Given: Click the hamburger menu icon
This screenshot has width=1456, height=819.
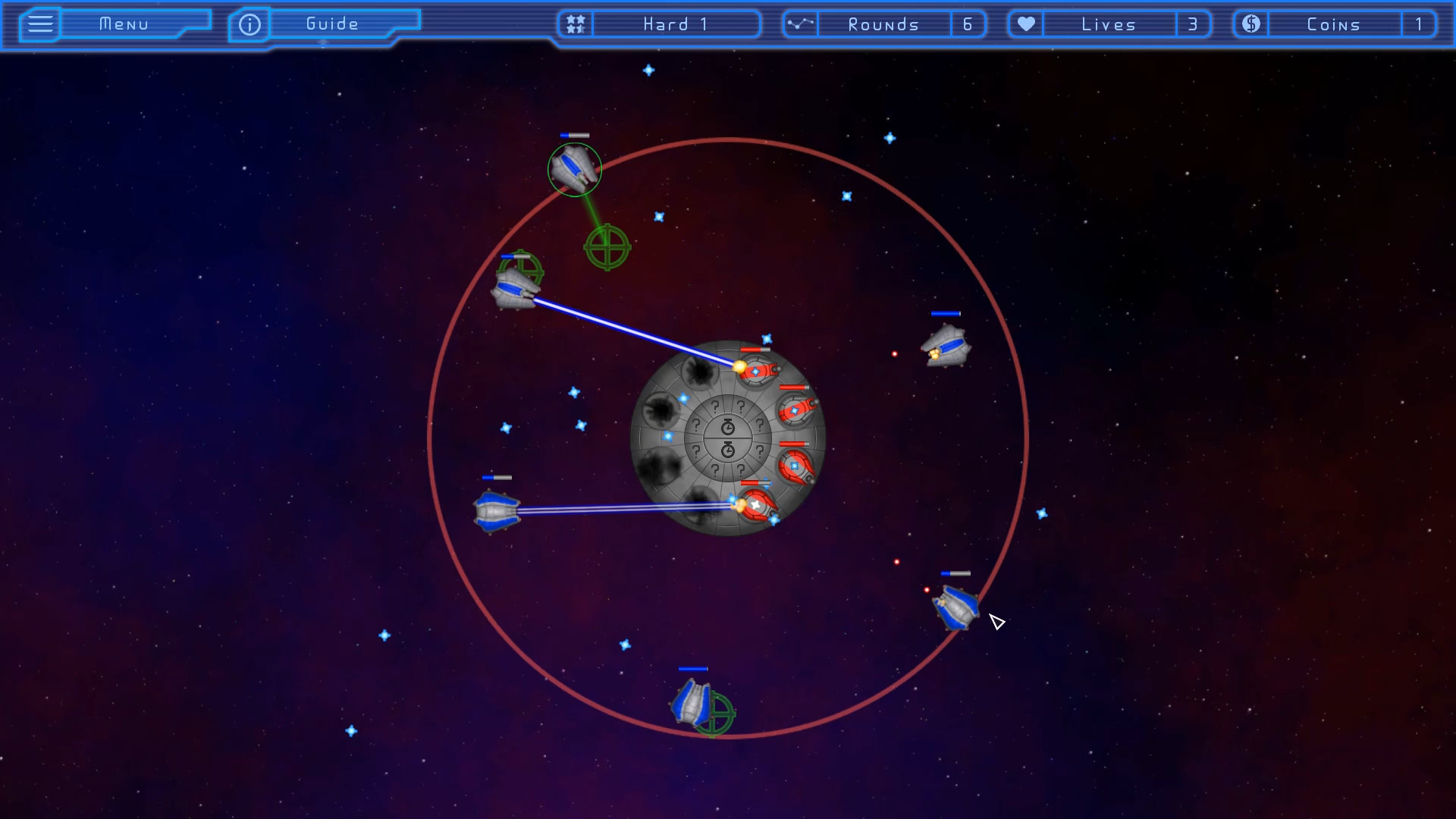Looking at the screenshot, I should pos(39,24).
